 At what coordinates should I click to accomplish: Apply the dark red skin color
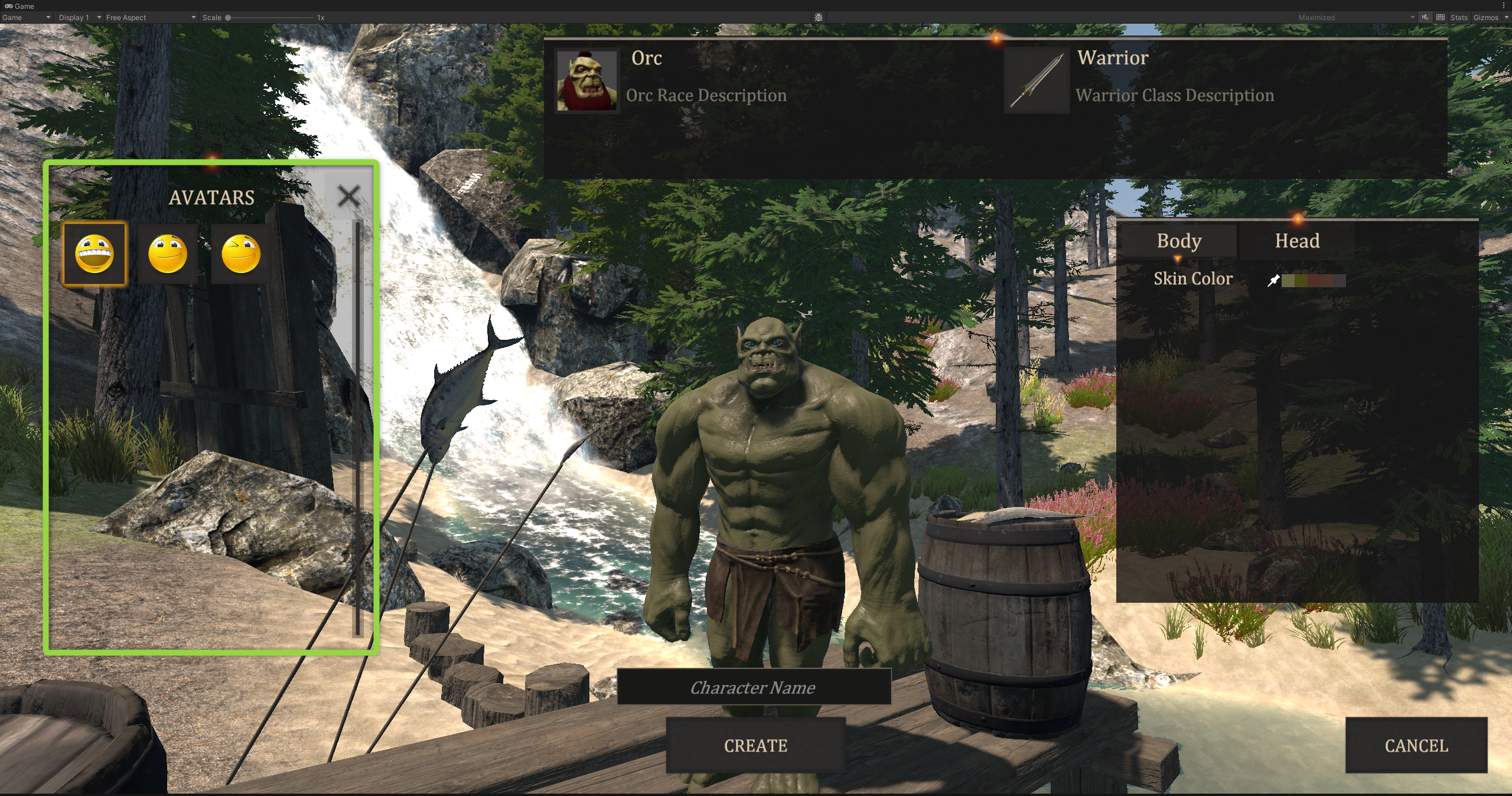tap(1314, 281)
